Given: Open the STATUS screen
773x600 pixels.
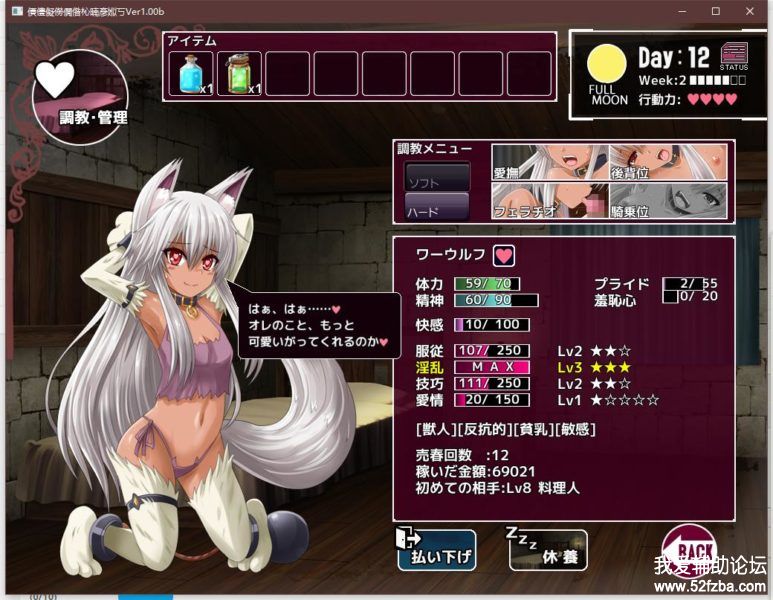Looking at the screenshot, I should click(x=734, y=55).
